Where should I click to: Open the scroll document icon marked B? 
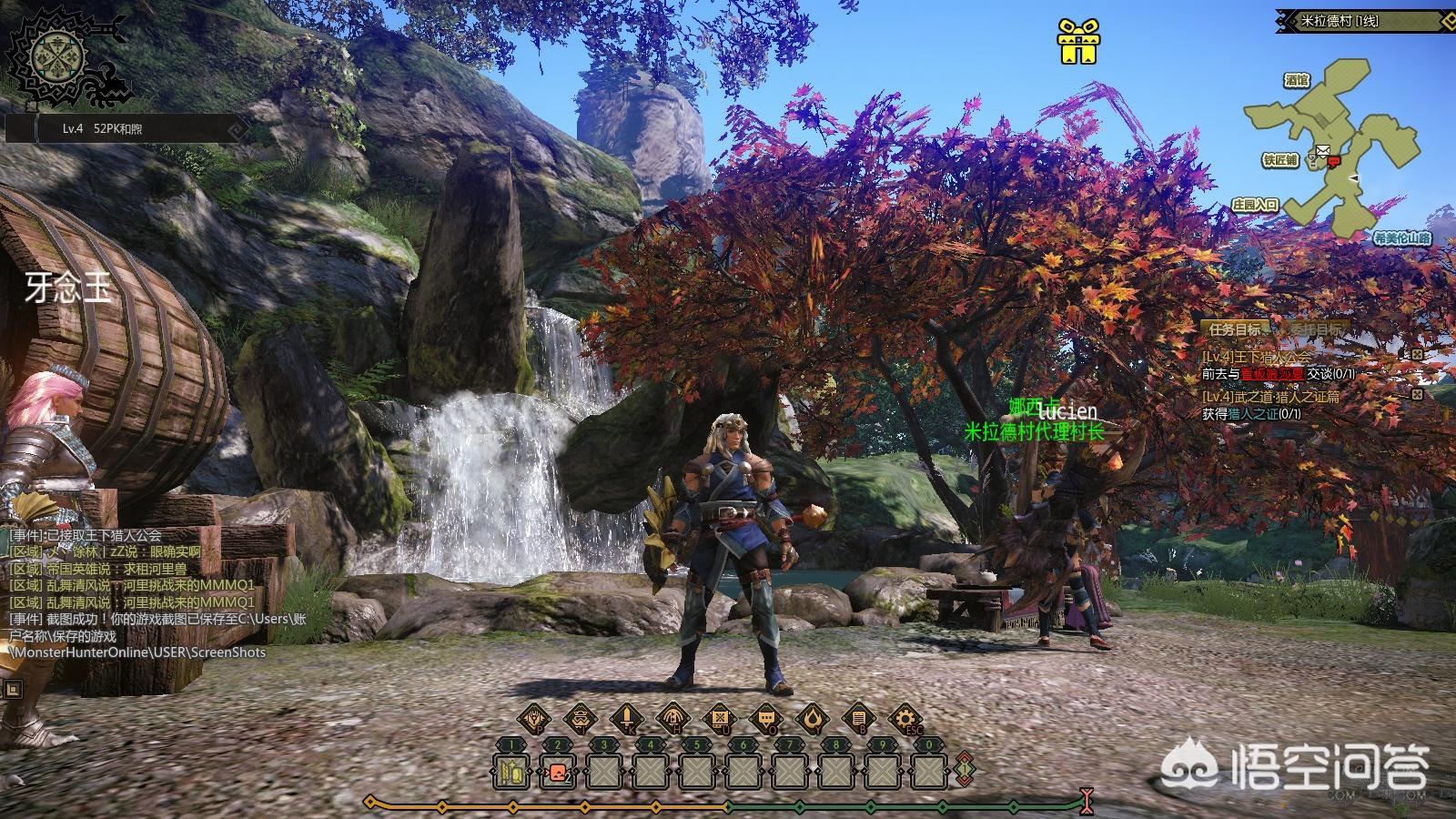coord(857,720)
